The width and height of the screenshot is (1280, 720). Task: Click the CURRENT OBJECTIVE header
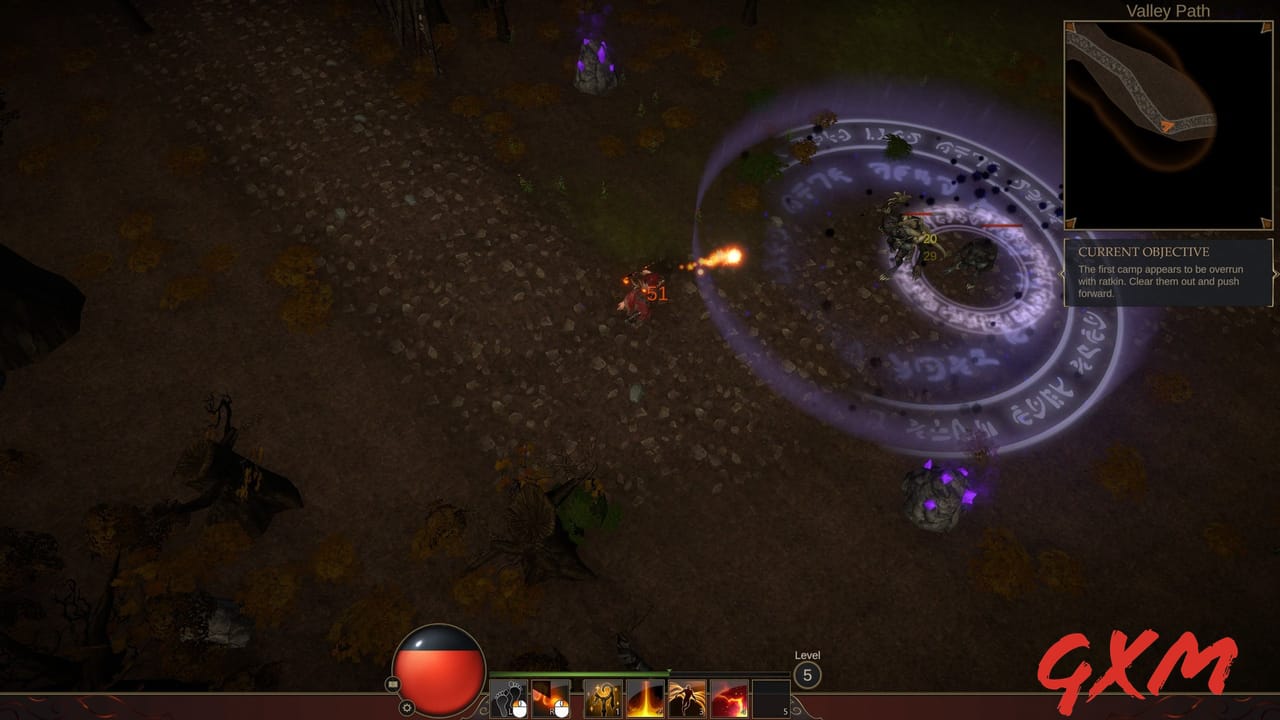tap(1142, 252)
